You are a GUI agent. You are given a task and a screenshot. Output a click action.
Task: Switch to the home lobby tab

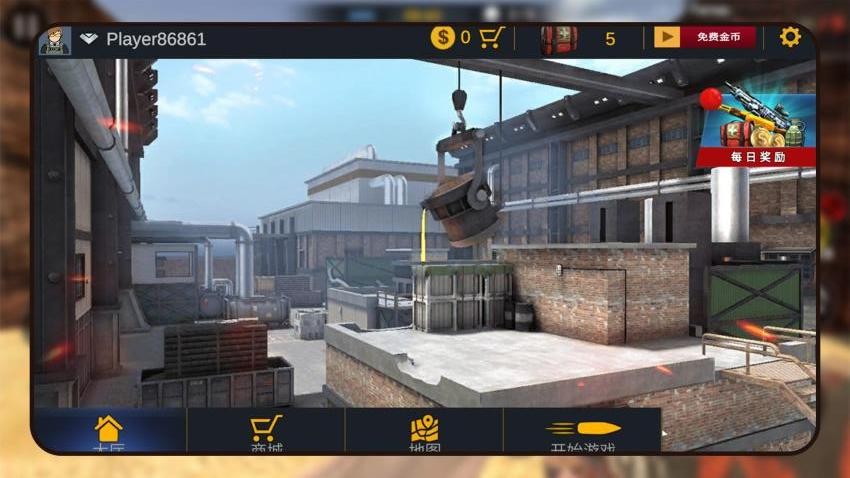point(108,432)
